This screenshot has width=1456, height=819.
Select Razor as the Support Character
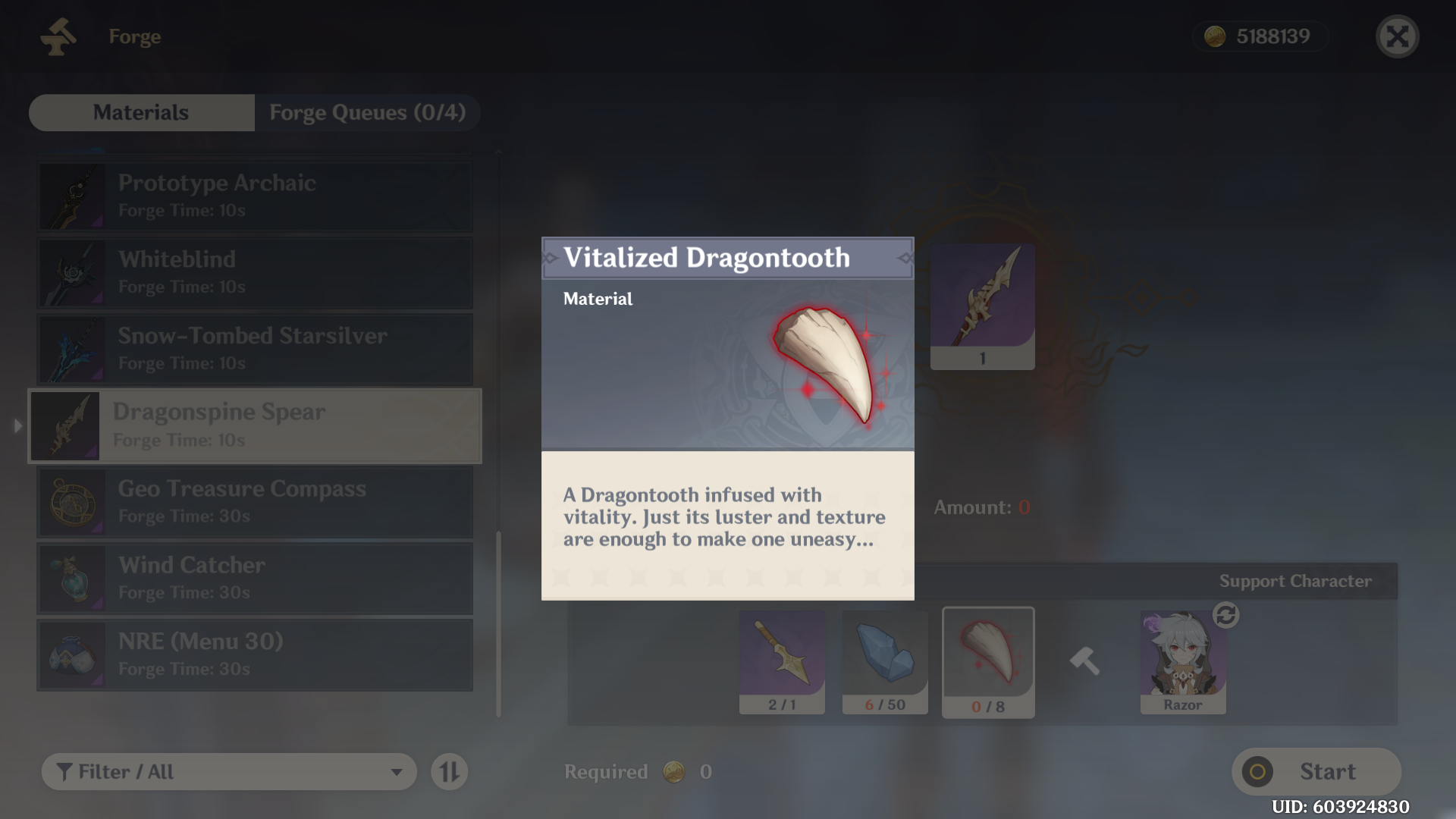(1184, 660)
